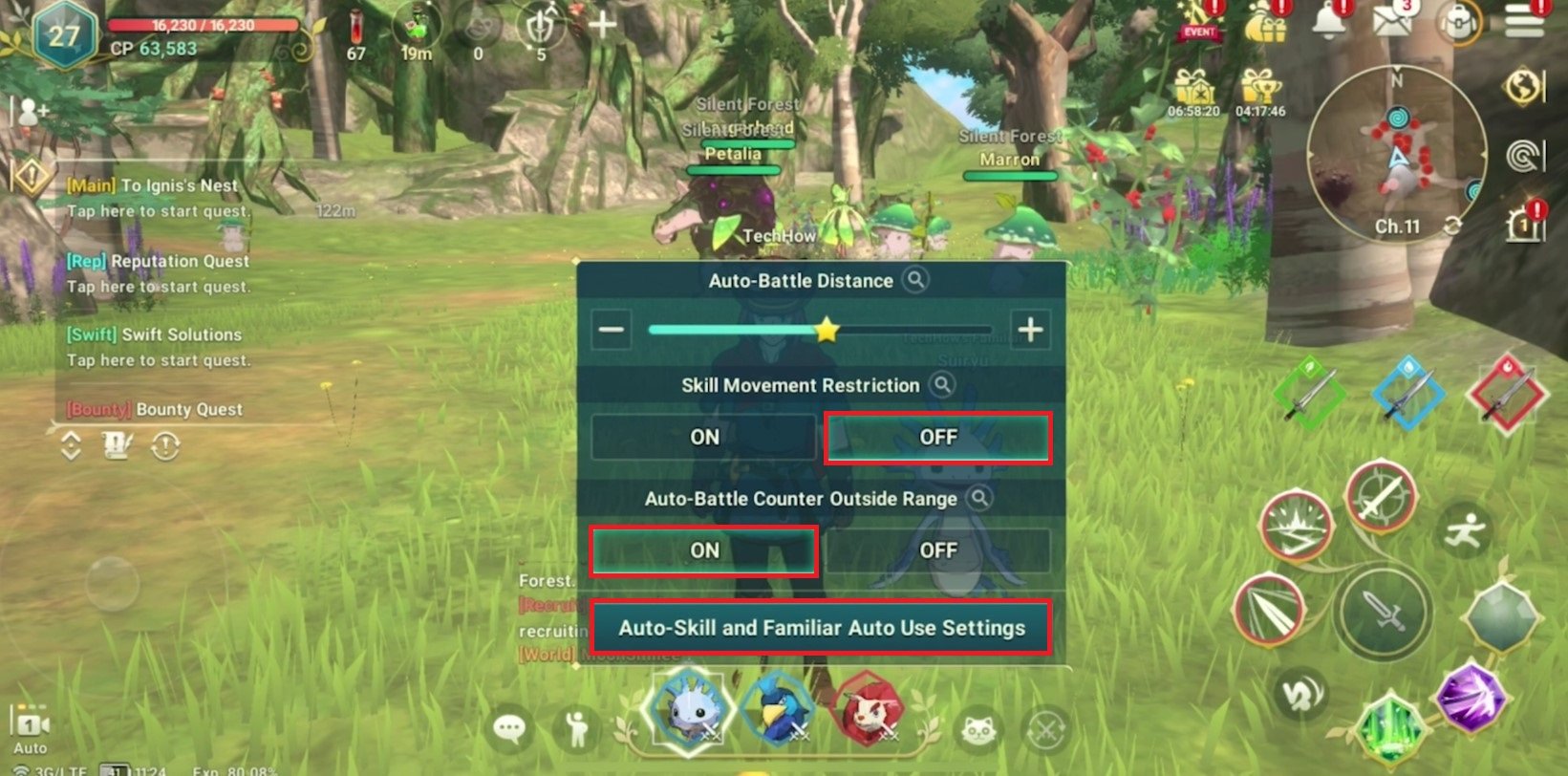The height and width of the screenshot is (776, 1568).
Task: Turn Skill Movement Restriction ON
Action: [704, 438]
